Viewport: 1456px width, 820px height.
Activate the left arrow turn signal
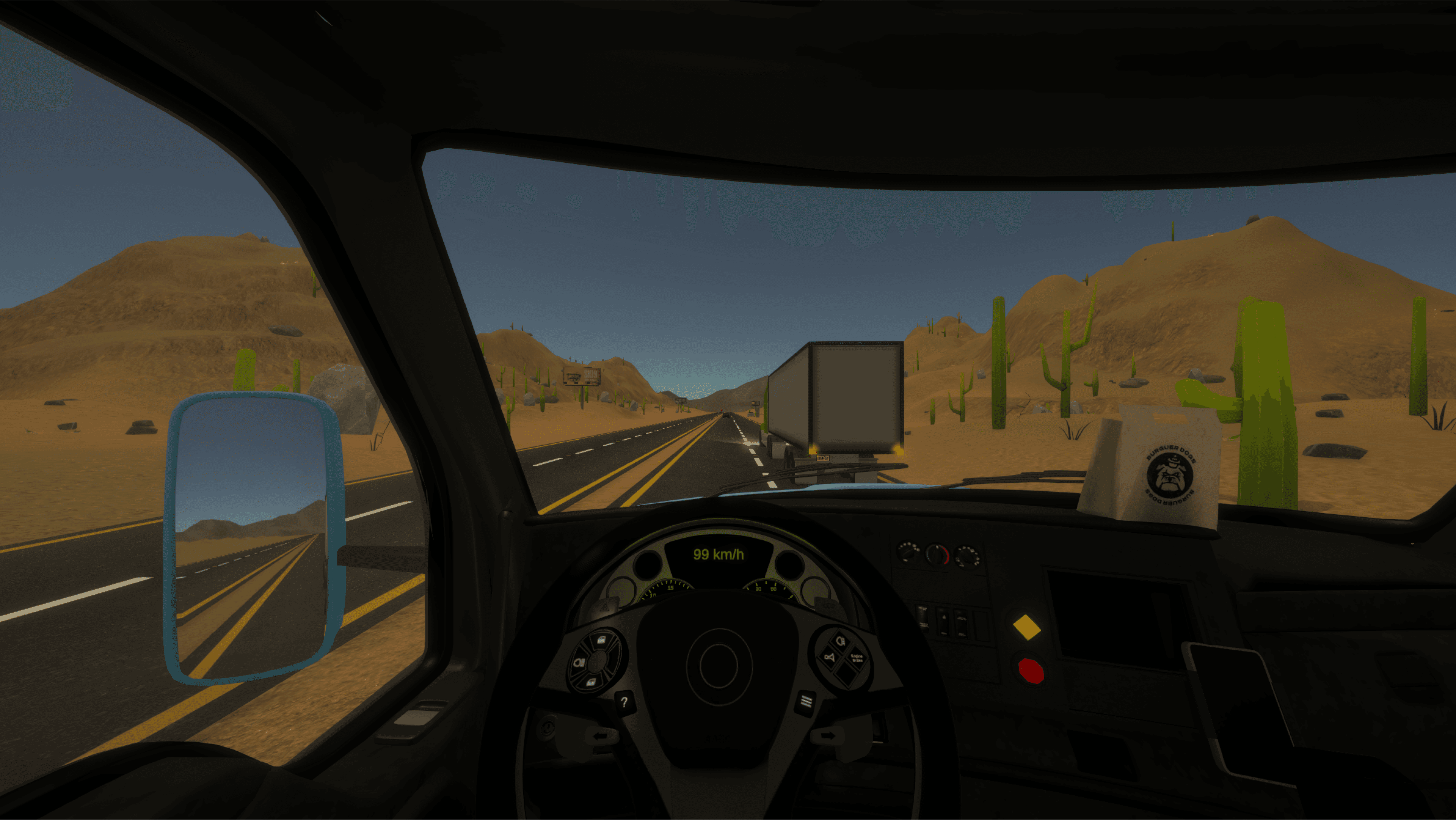pos(601,736)
